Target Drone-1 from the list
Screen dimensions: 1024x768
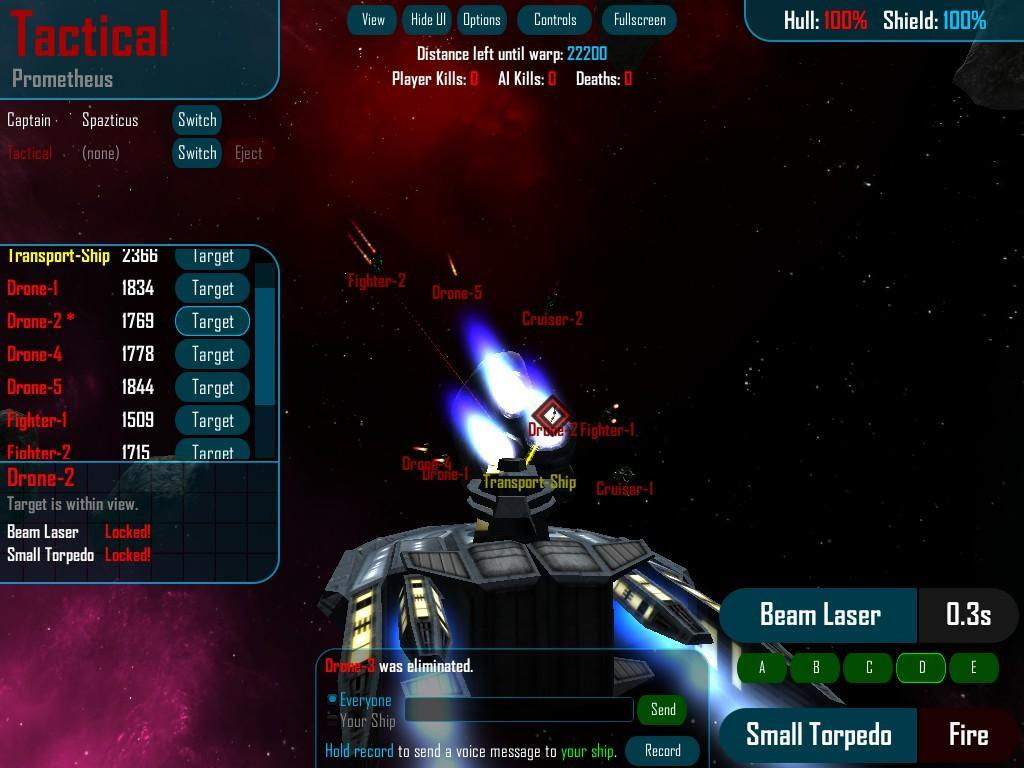pos(212,288)
